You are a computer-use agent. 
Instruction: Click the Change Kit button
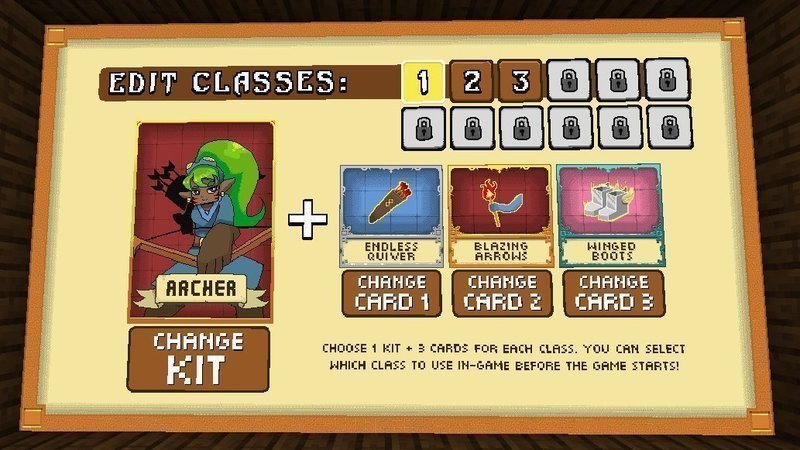tap(199, 358)
